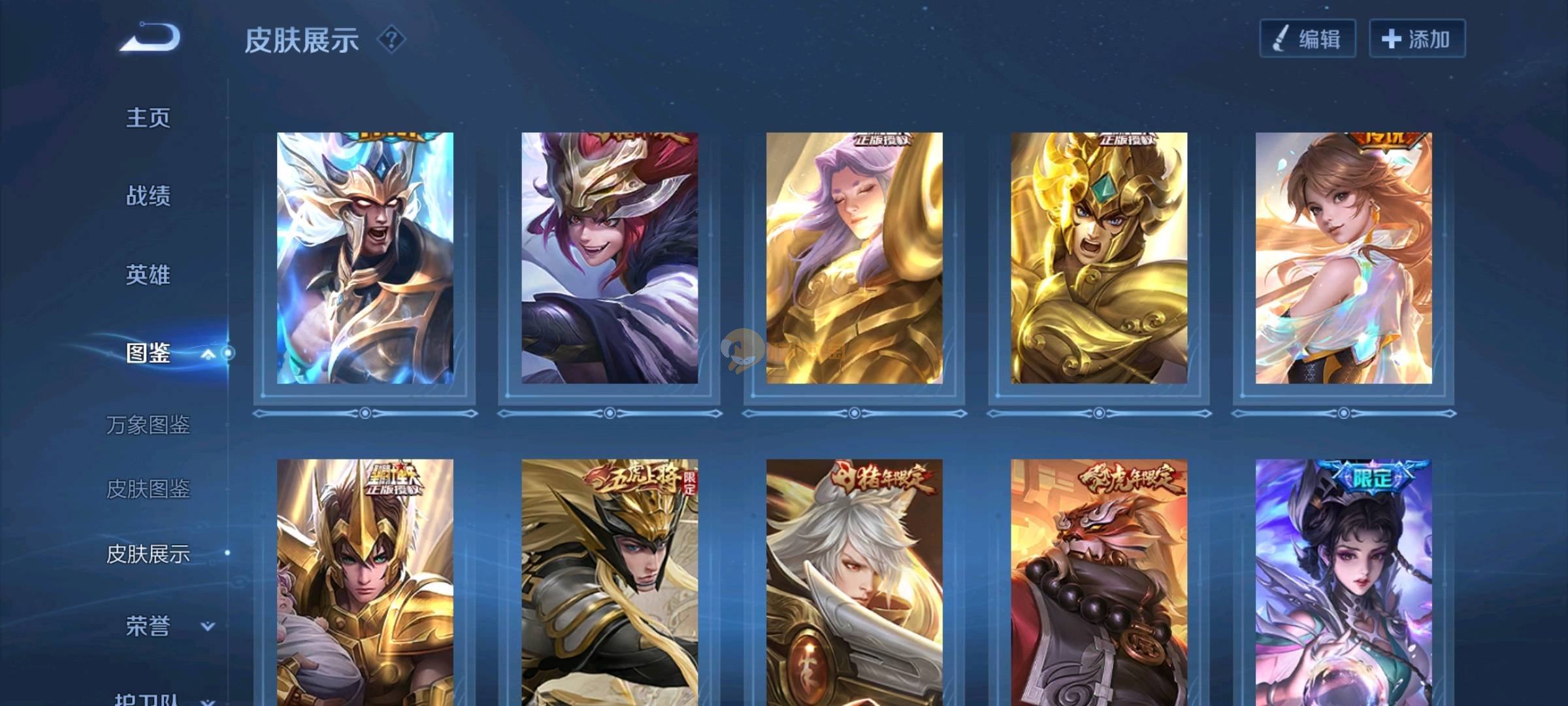Click the 添加 add button
This screenshot has width=1568, height=706.
click(x=1416, y=39)
